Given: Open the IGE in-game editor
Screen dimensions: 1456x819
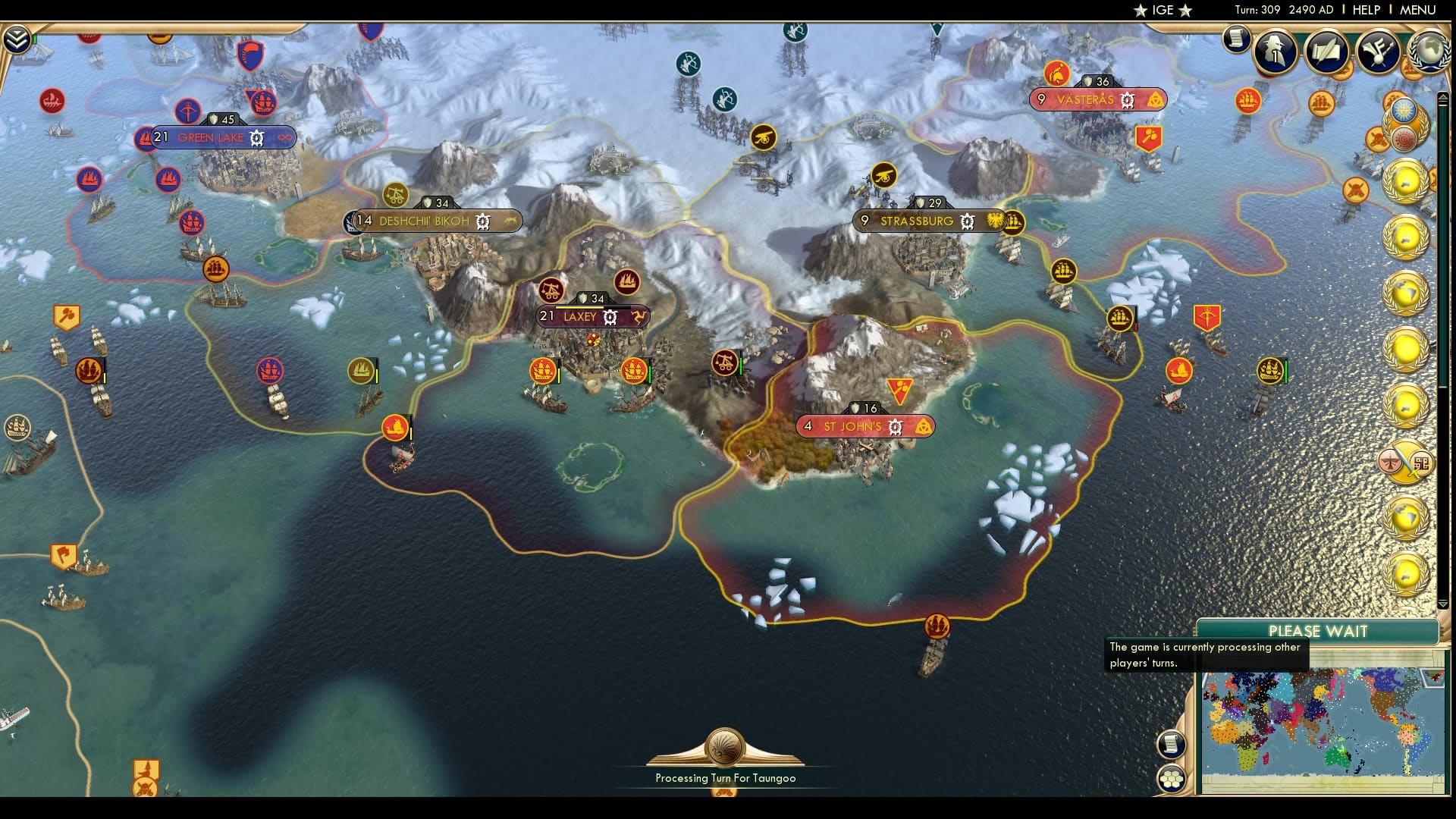Looking at the screenshot, I should (1163, 10).
